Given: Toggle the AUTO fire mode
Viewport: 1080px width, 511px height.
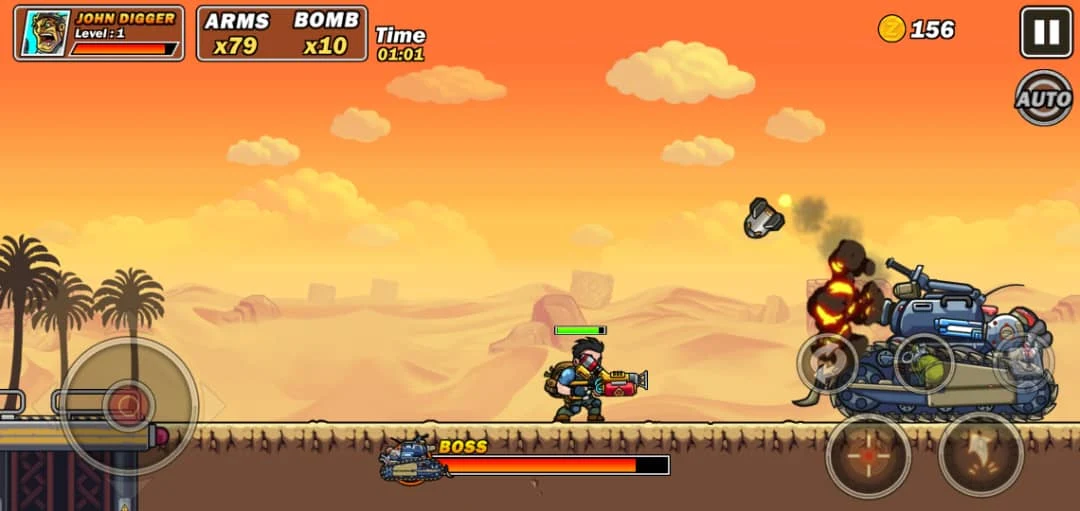Looking at the screenshot, I should pyautogui.click(x=1044, y=97).
